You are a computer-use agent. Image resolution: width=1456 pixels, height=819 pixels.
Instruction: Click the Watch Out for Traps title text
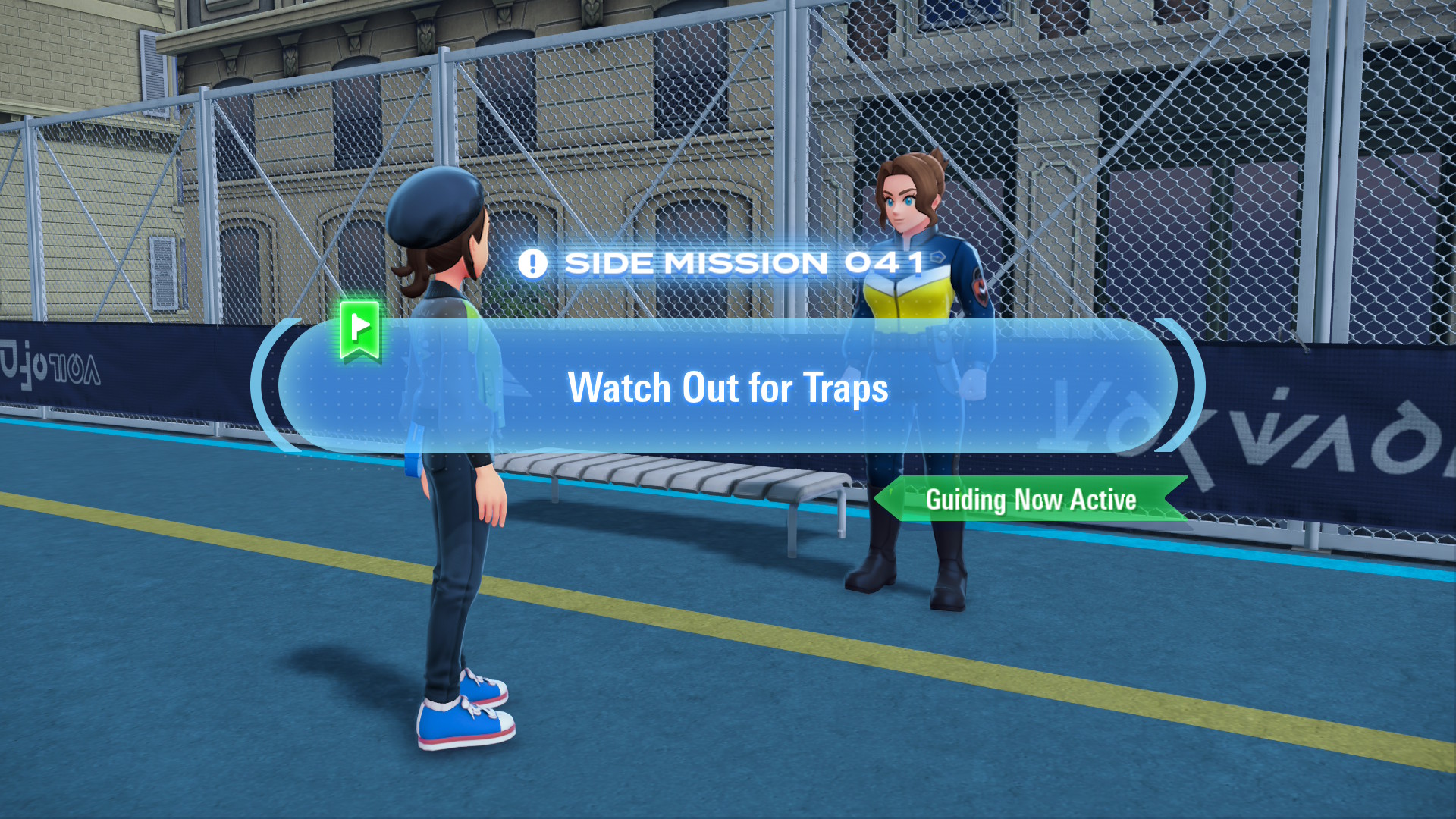point(728,388)
